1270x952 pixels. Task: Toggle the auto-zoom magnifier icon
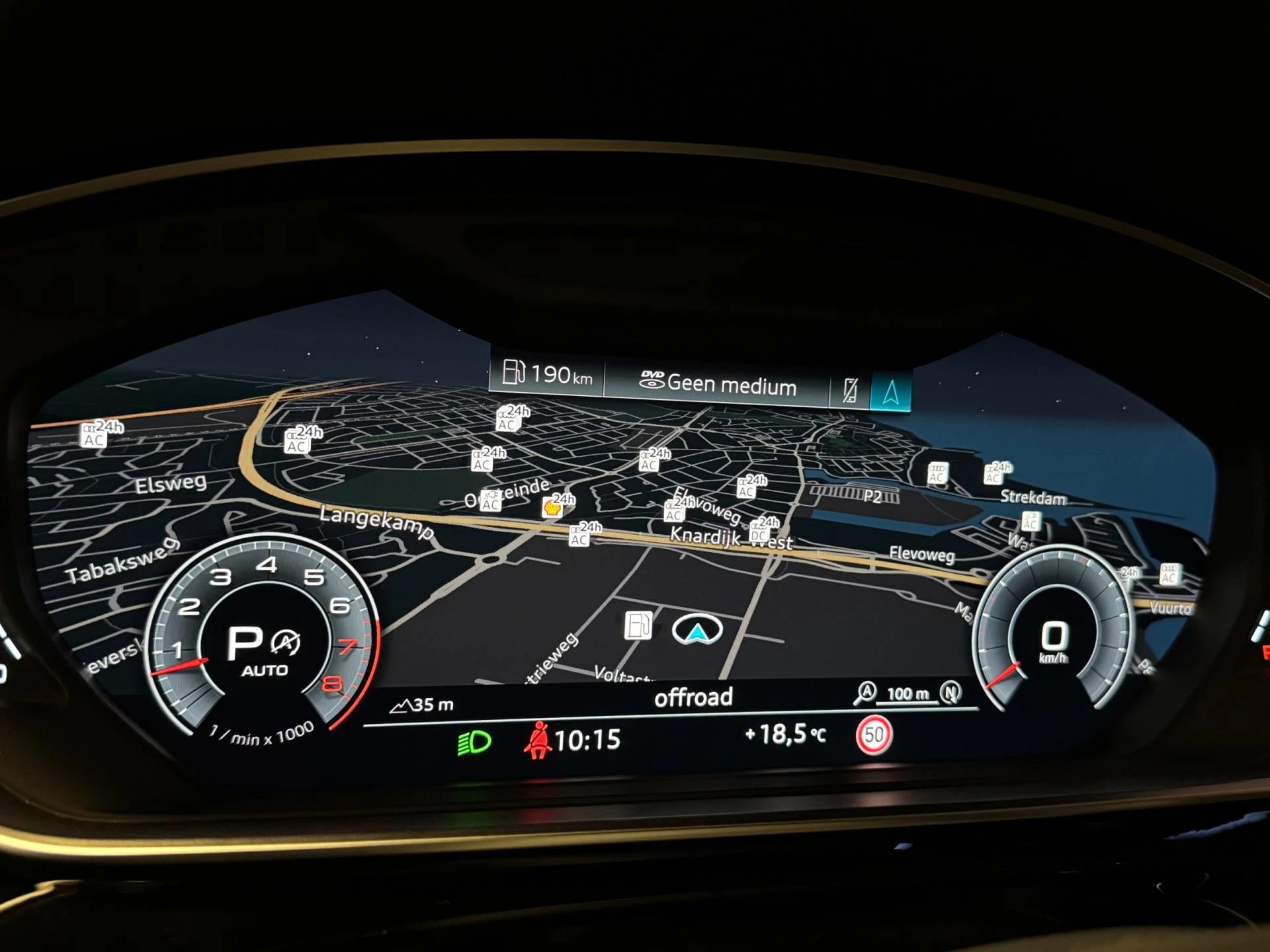(x=865, y=693)
